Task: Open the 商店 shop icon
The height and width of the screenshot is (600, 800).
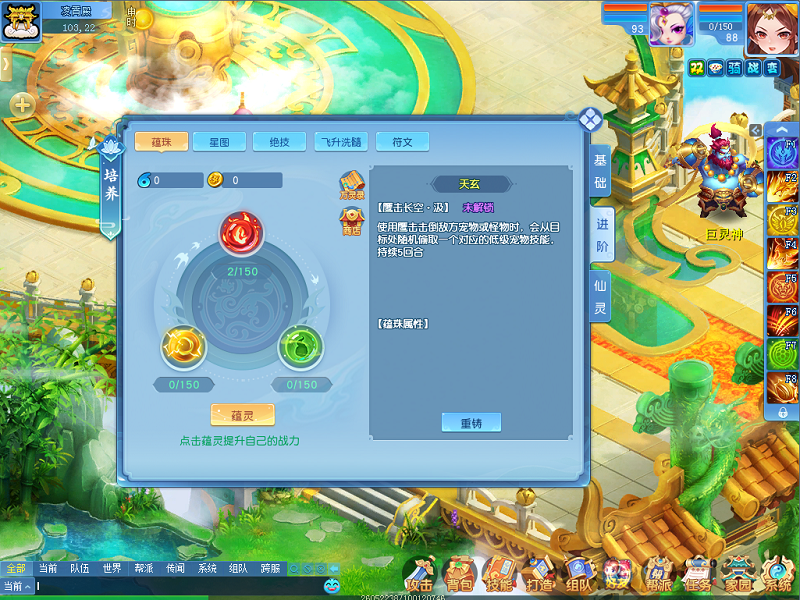Action: [351, 221]
